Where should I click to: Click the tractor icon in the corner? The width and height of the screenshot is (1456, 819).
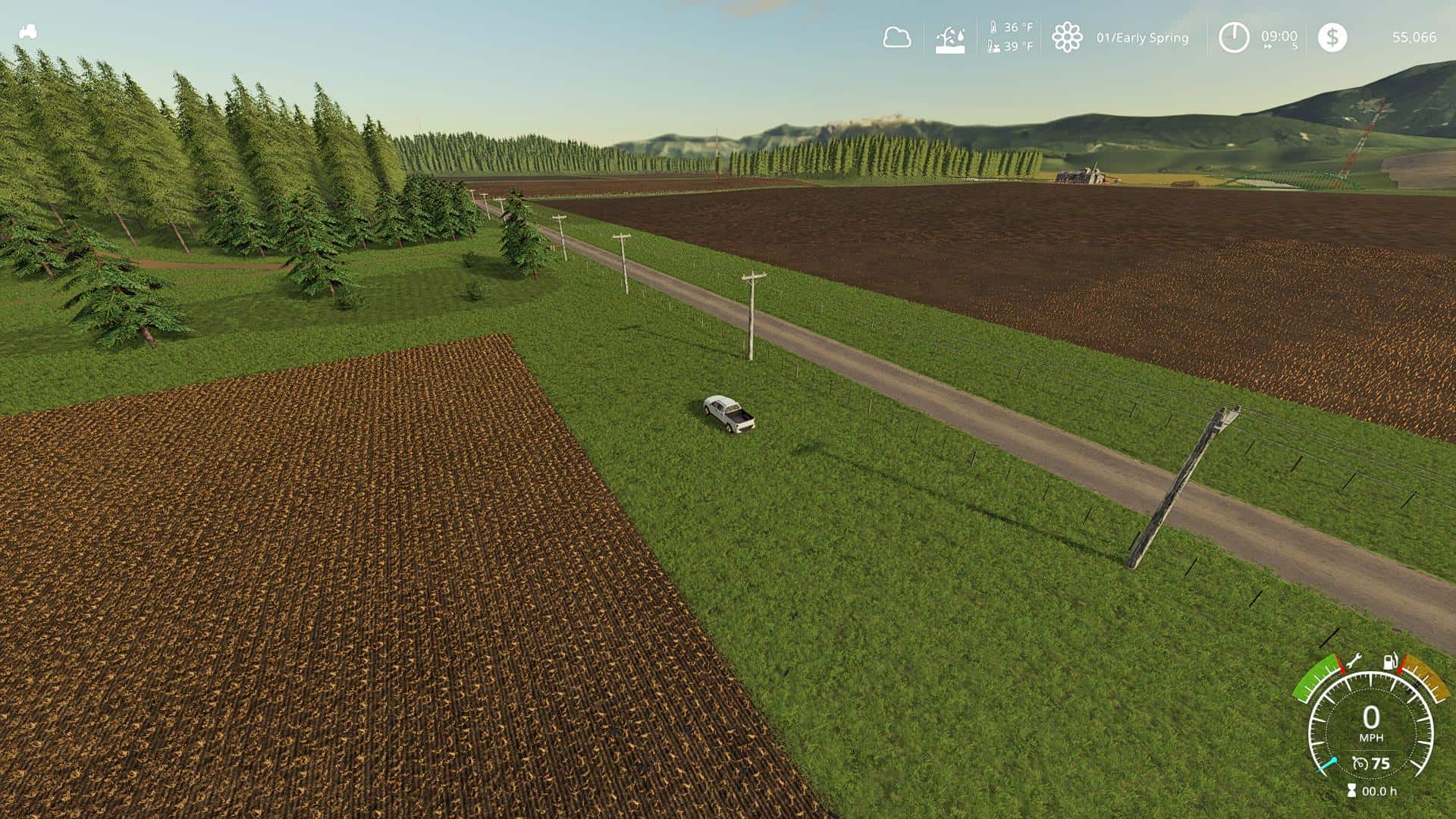click(x=28, y=33)
